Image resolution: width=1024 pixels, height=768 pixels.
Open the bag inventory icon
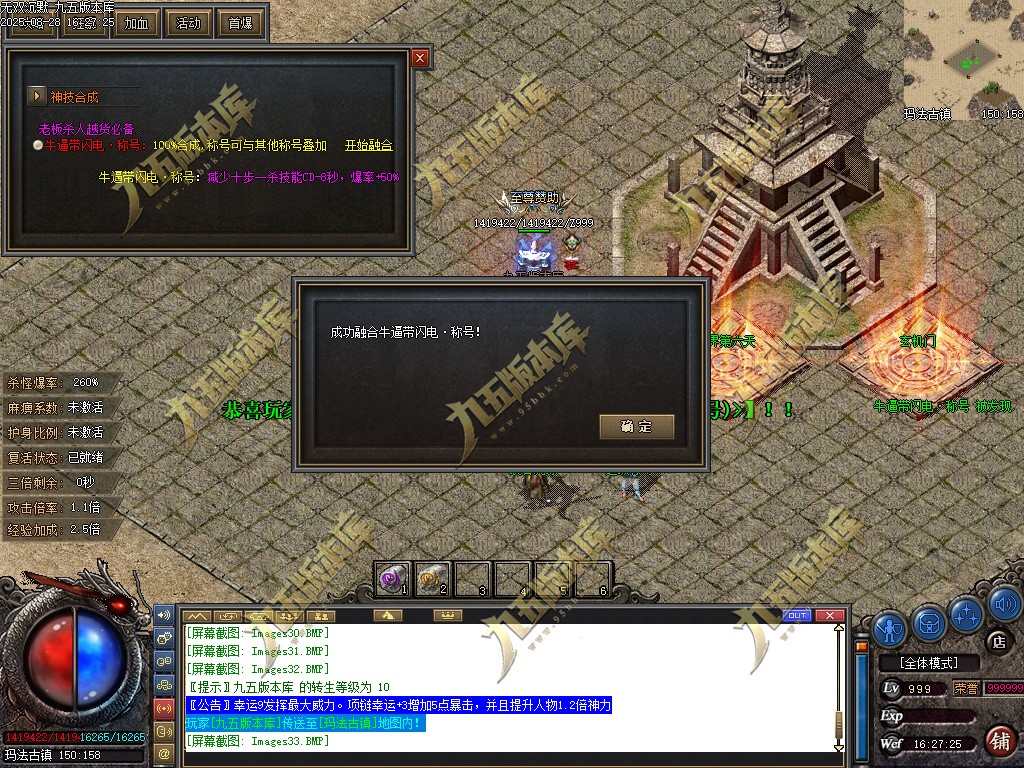click(929, 623)
